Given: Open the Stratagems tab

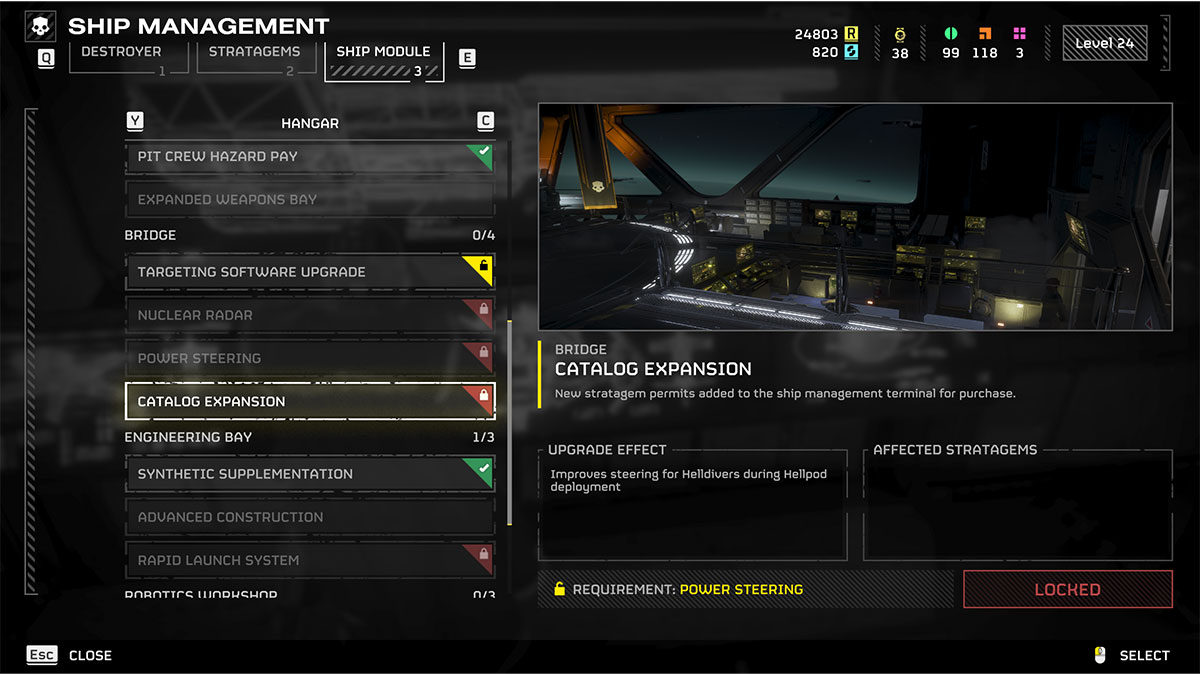Looking at the screenshot, I should pos(253,58).
